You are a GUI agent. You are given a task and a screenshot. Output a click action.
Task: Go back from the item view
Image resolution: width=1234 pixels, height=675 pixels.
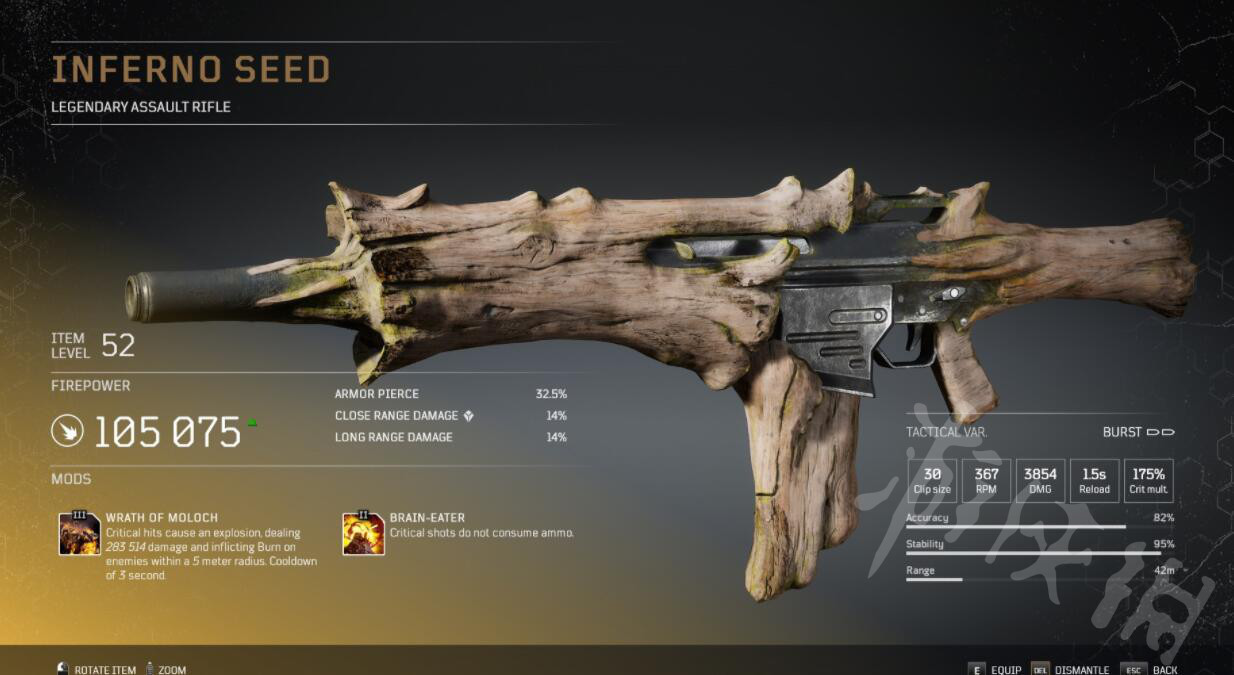click(1153, 669)
